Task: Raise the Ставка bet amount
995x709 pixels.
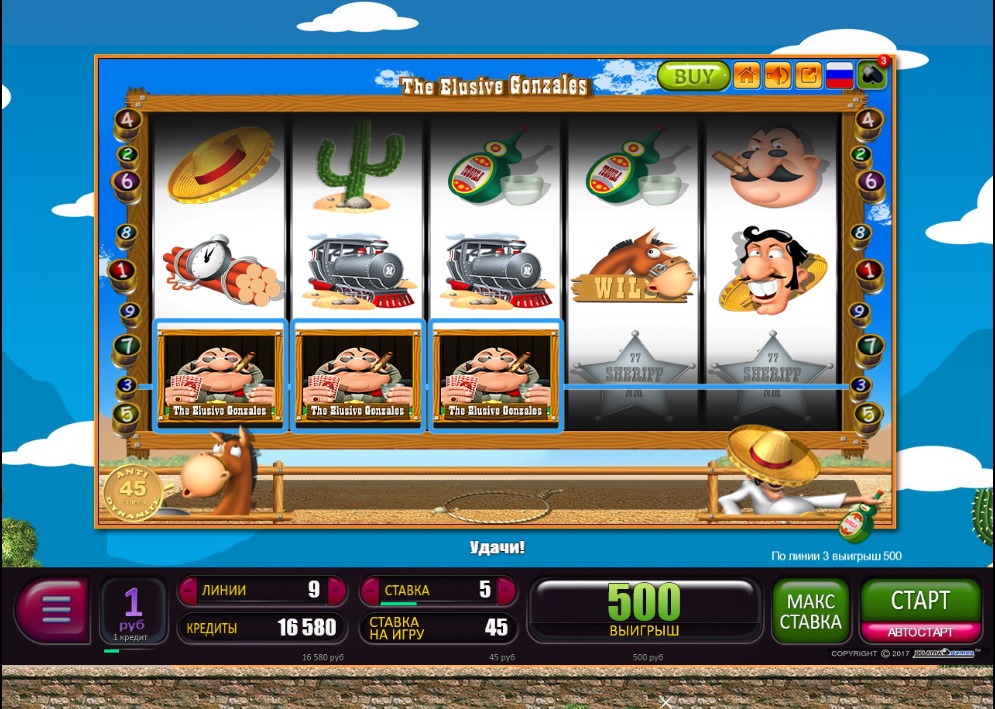Action: 507,590
